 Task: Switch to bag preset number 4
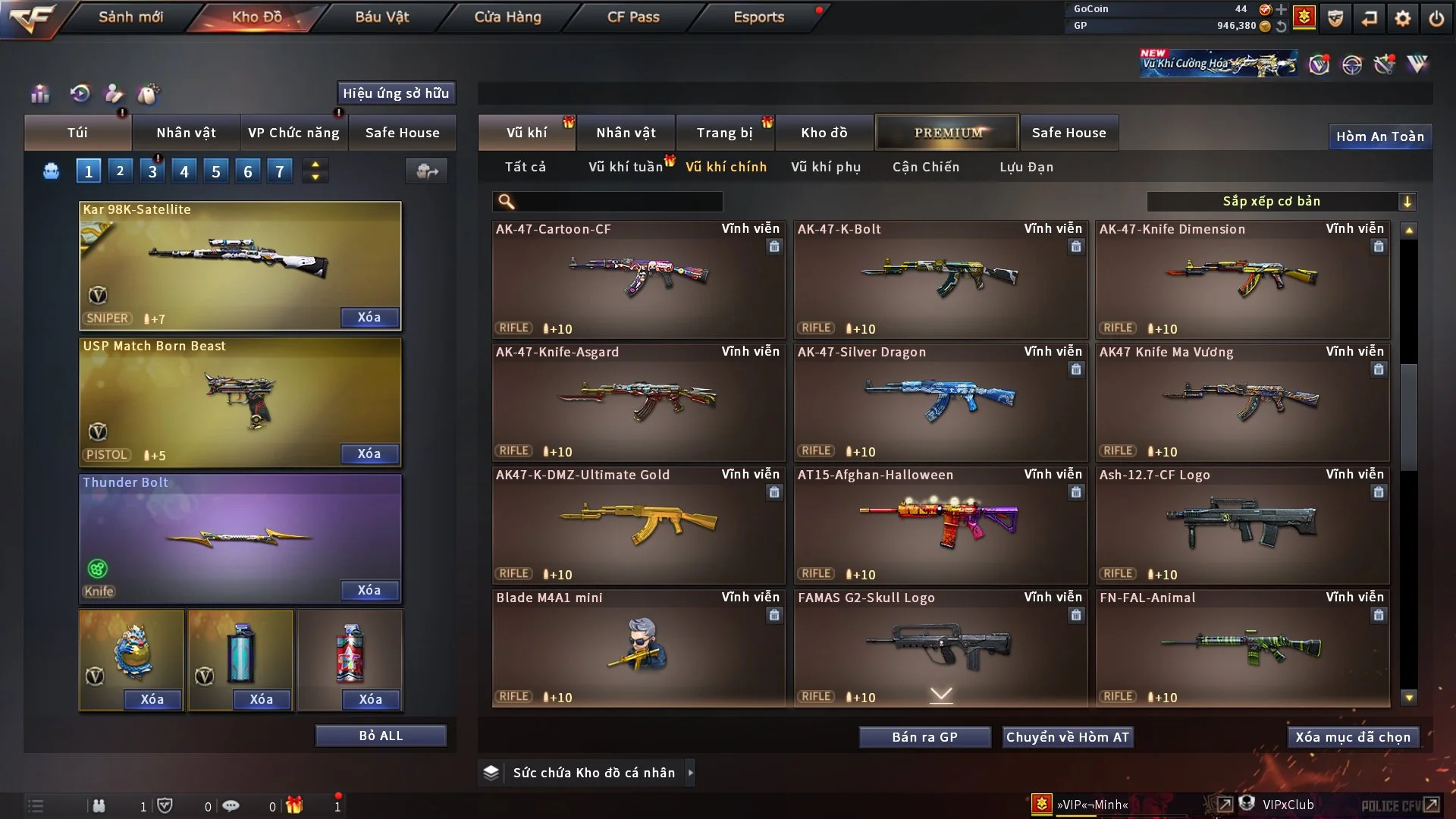(x=184, y=171)
